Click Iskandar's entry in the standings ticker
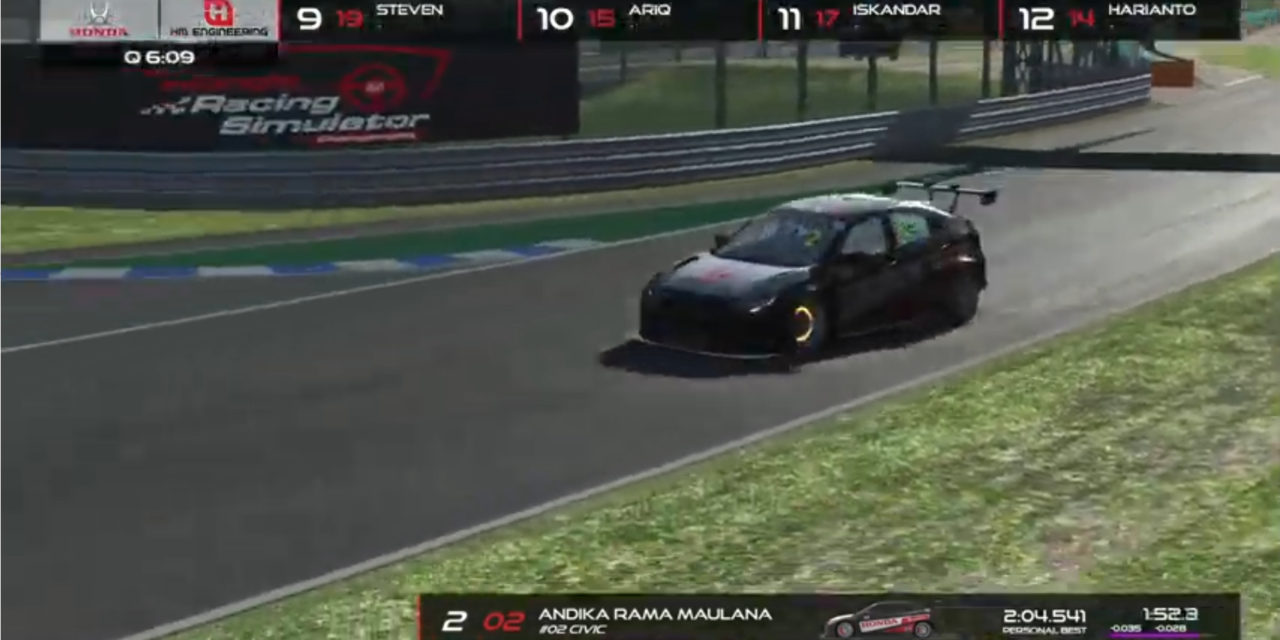This screenshot has height=640, width=1280. click(880, 19)
